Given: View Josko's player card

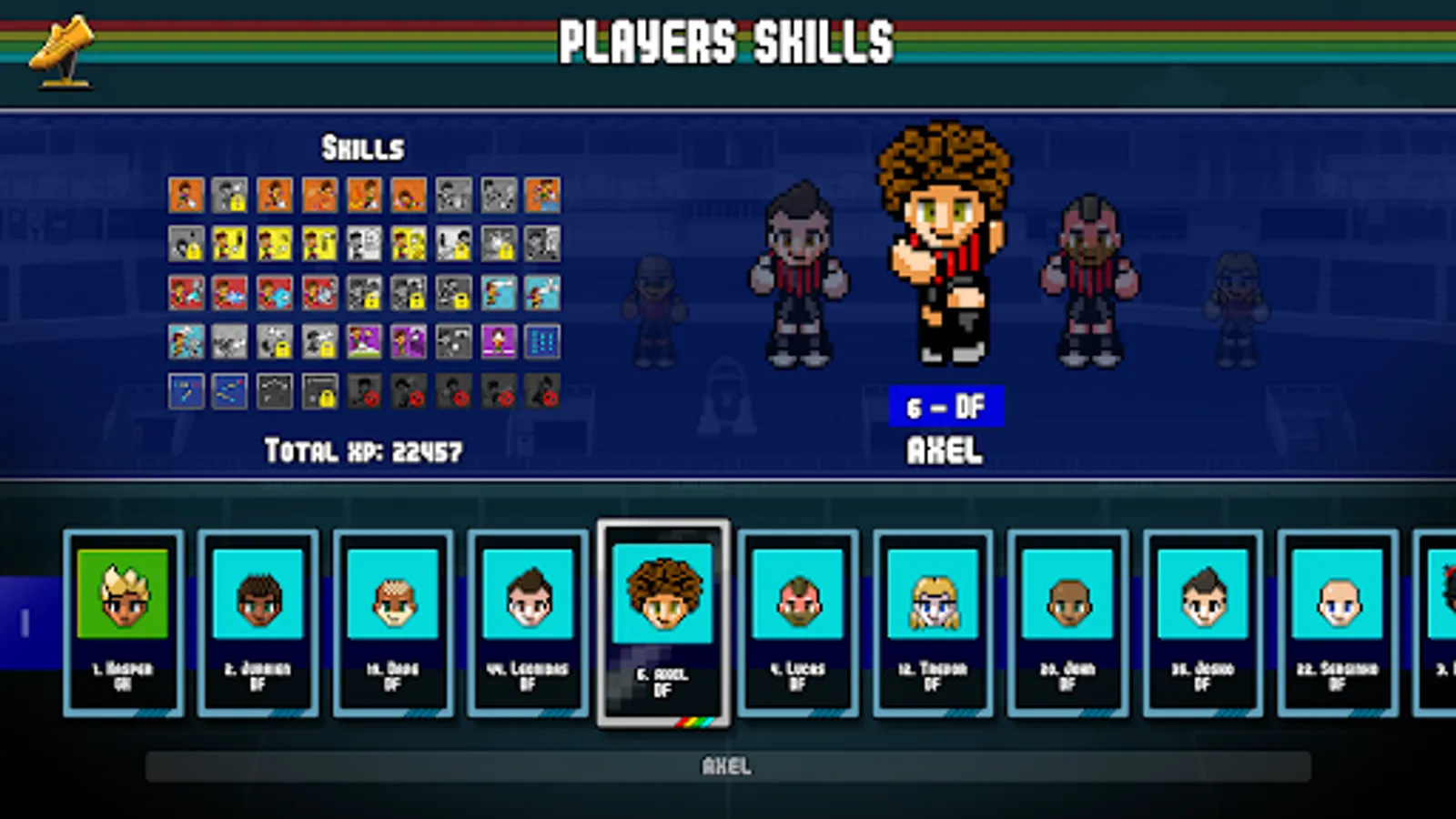Looking at the screenshot, I should [x=1202, y=623].
